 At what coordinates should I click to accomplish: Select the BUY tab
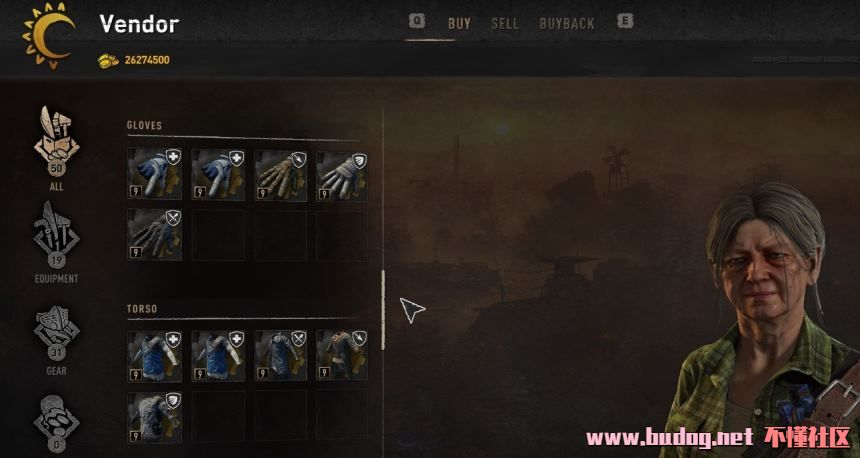coord(459,24)
